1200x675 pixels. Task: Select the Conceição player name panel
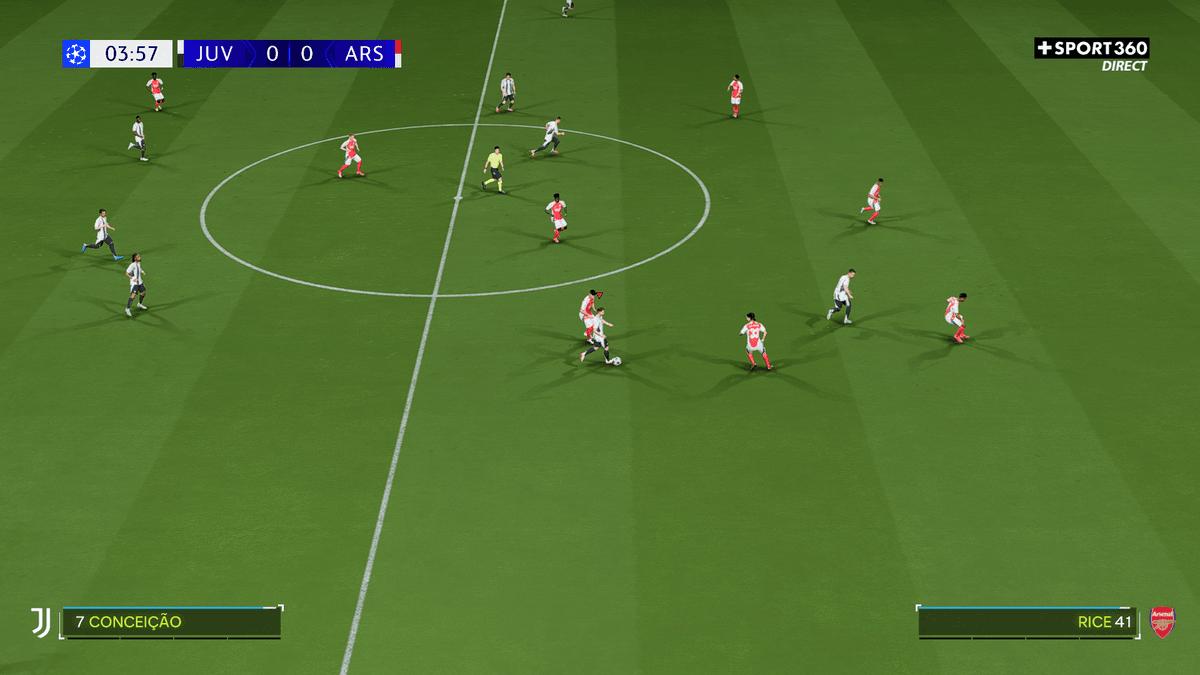tap(171, 622)
